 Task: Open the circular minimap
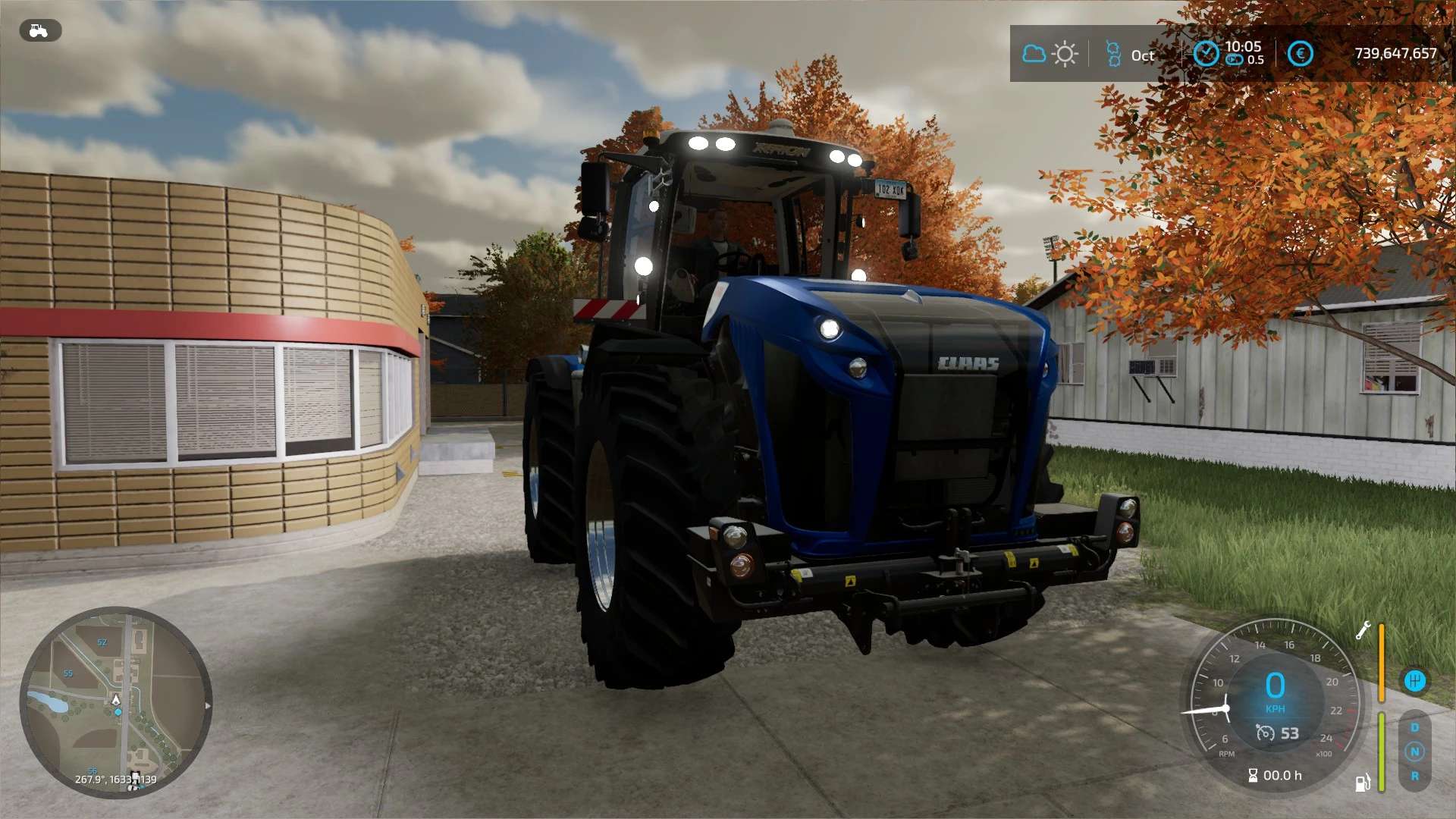point(115,701)
